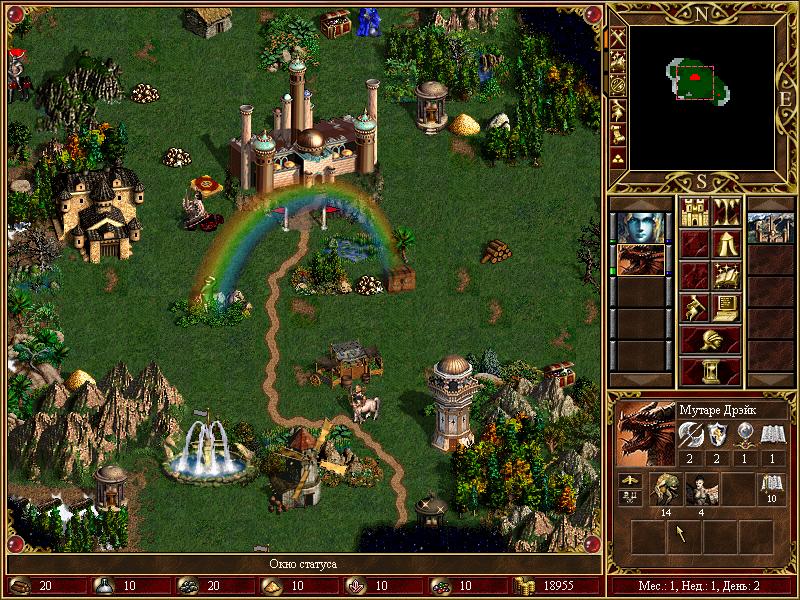800x600 pixels.
Task: Click the gold pile icon beside minimap
Action: (619, 157)
